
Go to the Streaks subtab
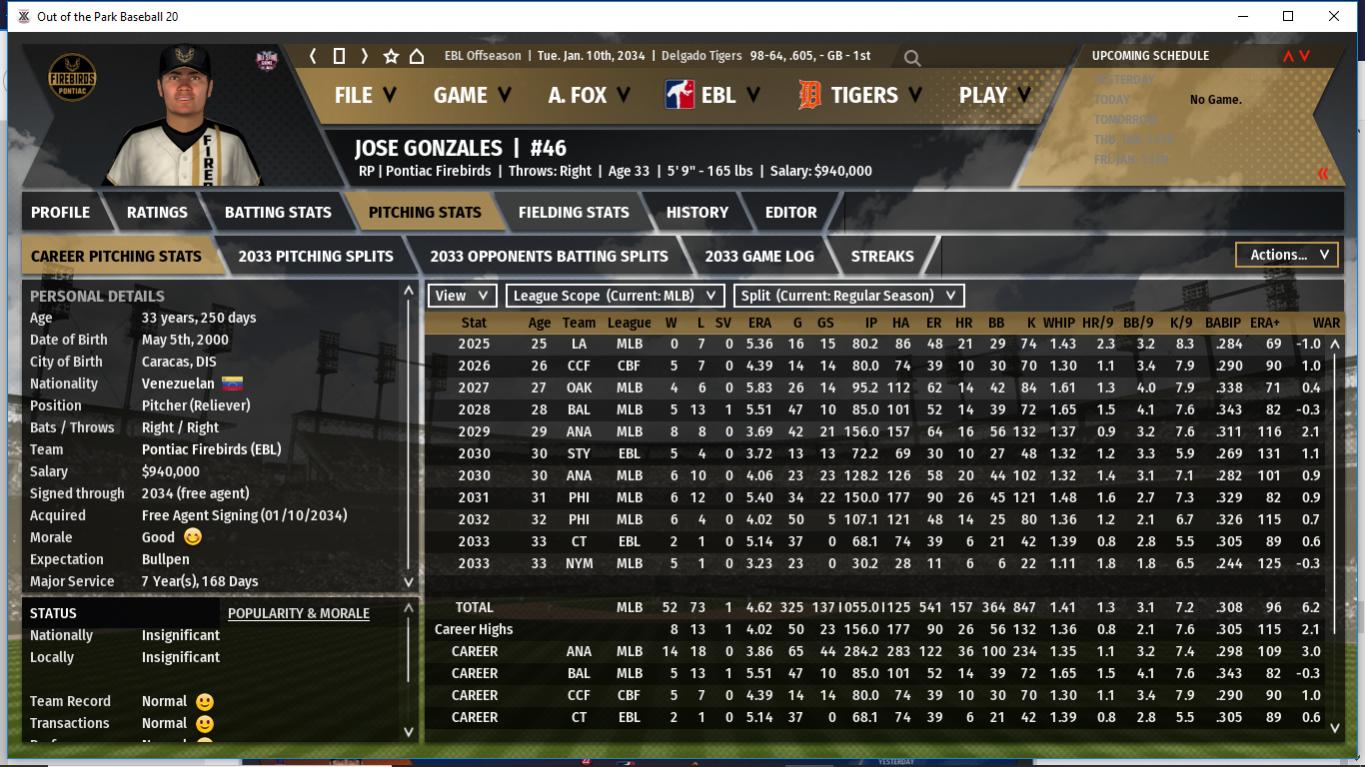882,256
